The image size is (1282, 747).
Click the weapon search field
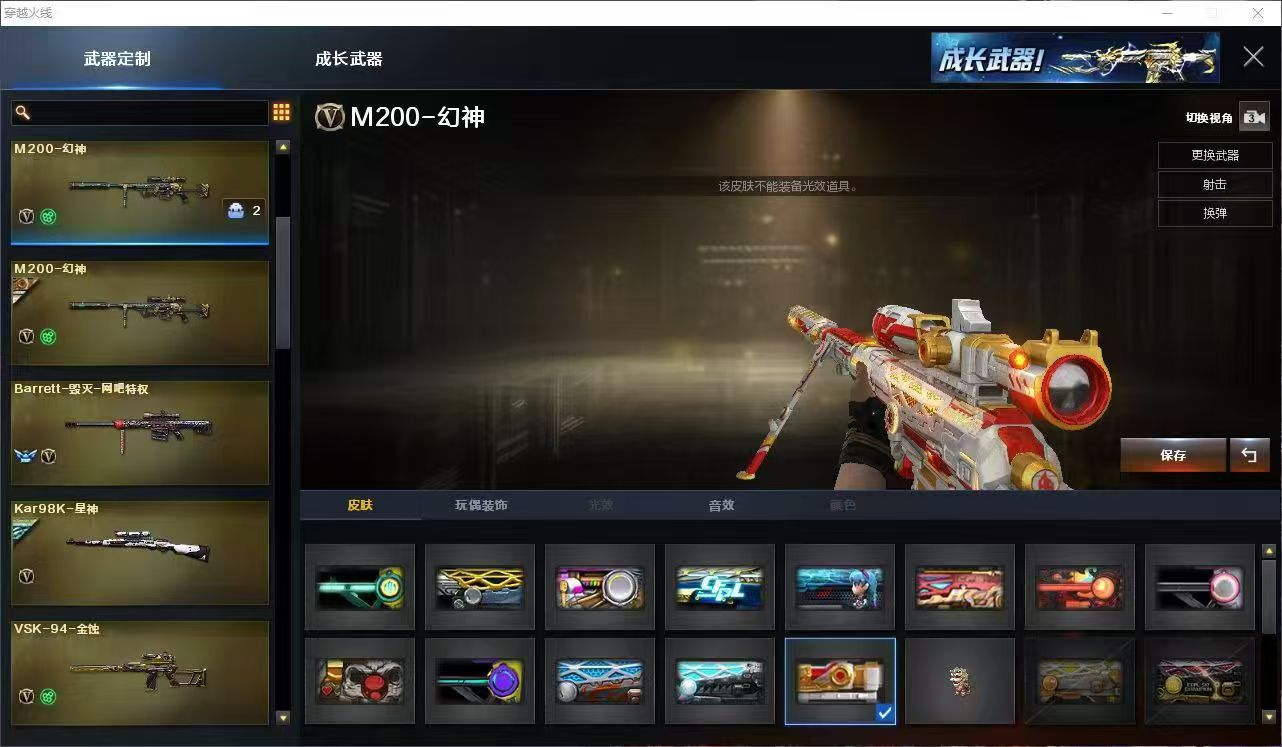click(x=140, y=113)
